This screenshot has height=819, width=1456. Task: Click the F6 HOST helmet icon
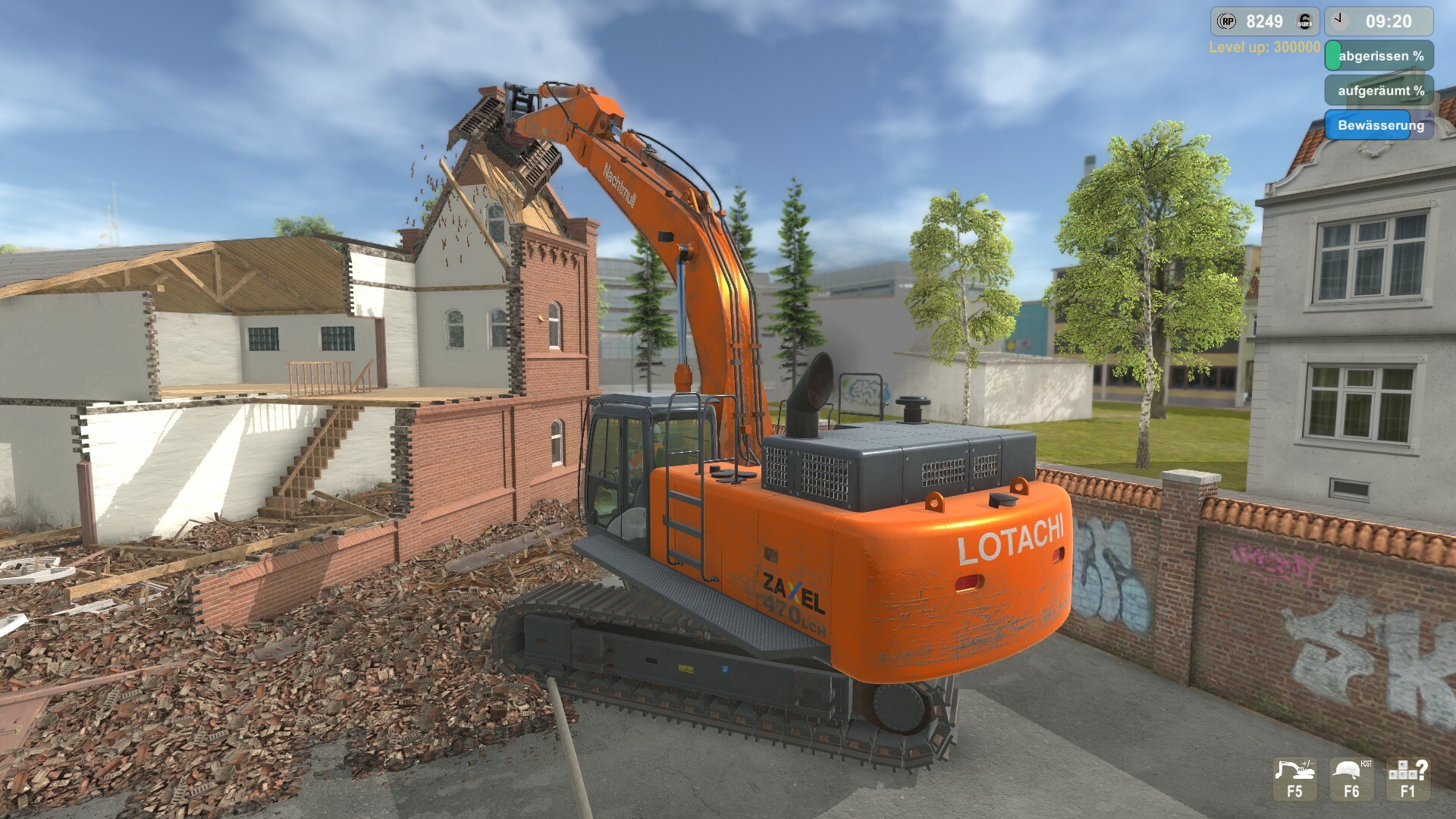point(1348,770)
